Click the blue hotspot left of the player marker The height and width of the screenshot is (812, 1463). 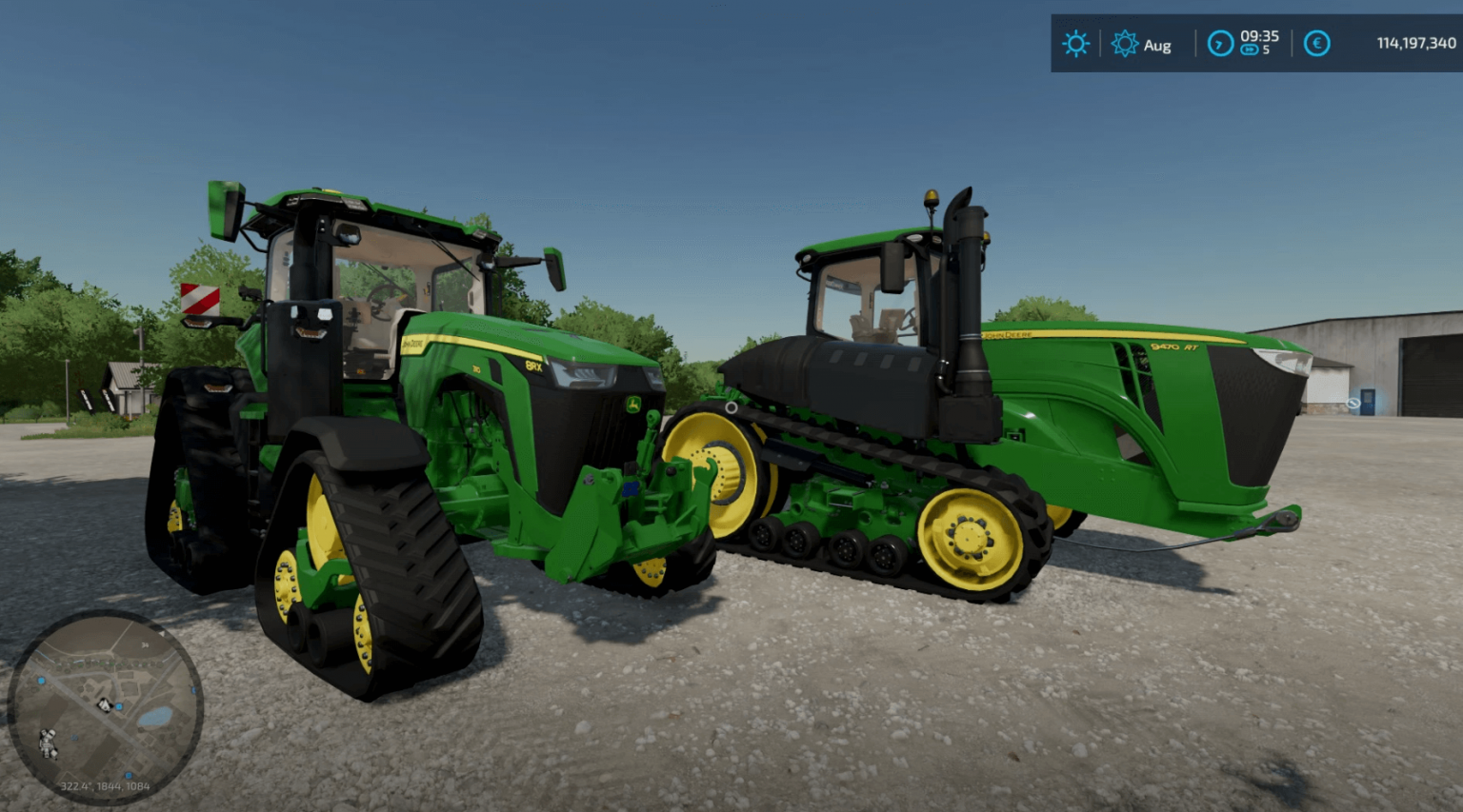(x=42, y=680)
